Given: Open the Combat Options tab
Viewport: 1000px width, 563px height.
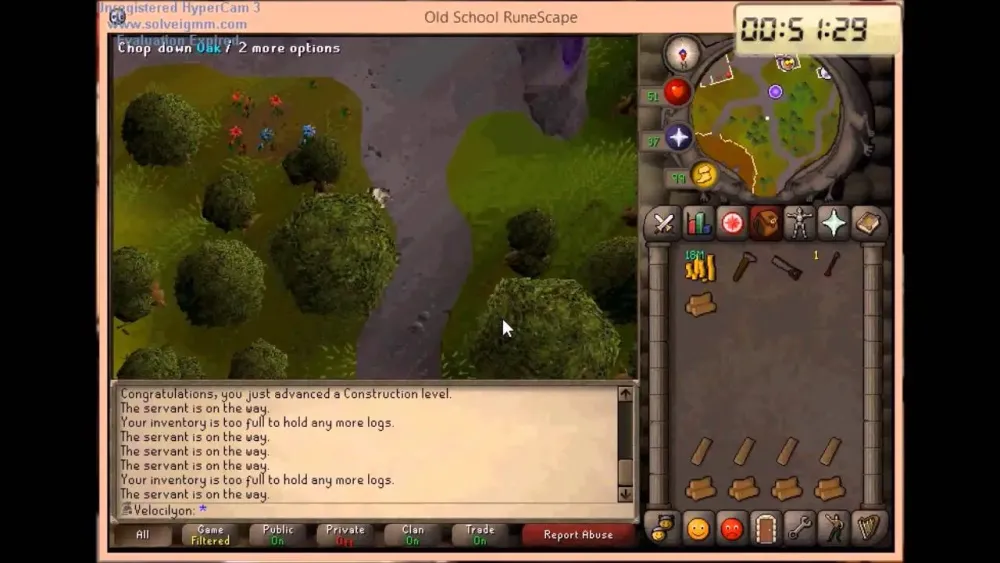Looking at the screenshot, I should coord(664,223).
